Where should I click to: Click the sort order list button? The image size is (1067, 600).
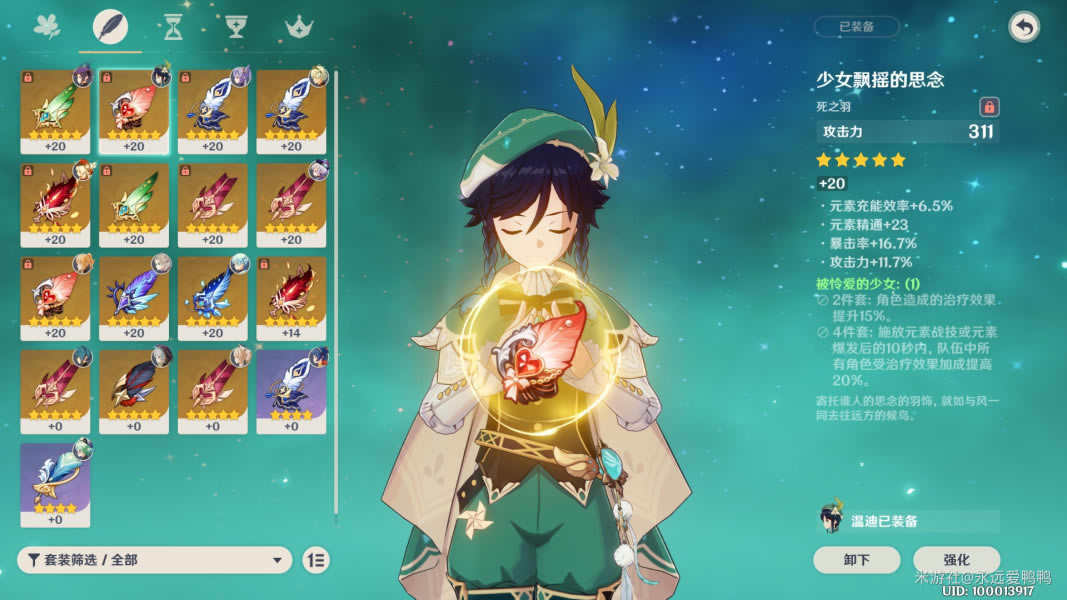pyautogui.click(x=315, y=560)
